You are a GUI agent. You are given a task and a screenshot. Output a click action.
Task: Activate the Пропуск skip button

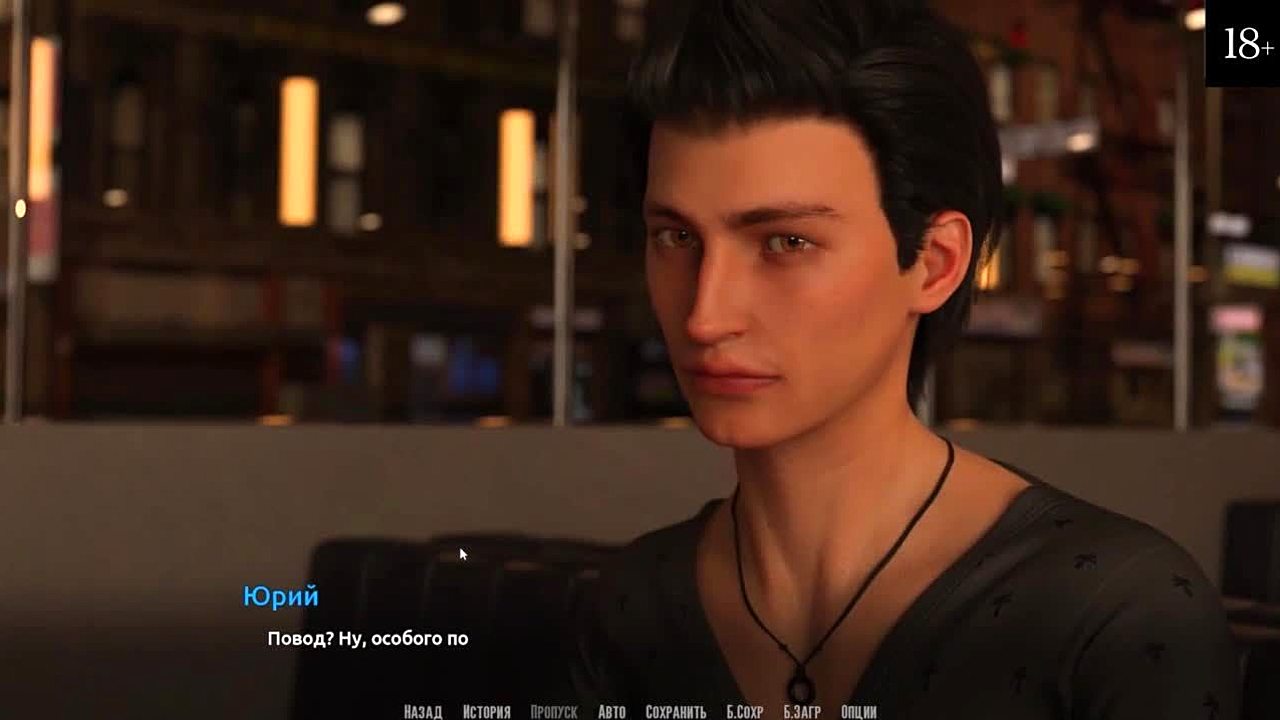click(x=553, y=712)
